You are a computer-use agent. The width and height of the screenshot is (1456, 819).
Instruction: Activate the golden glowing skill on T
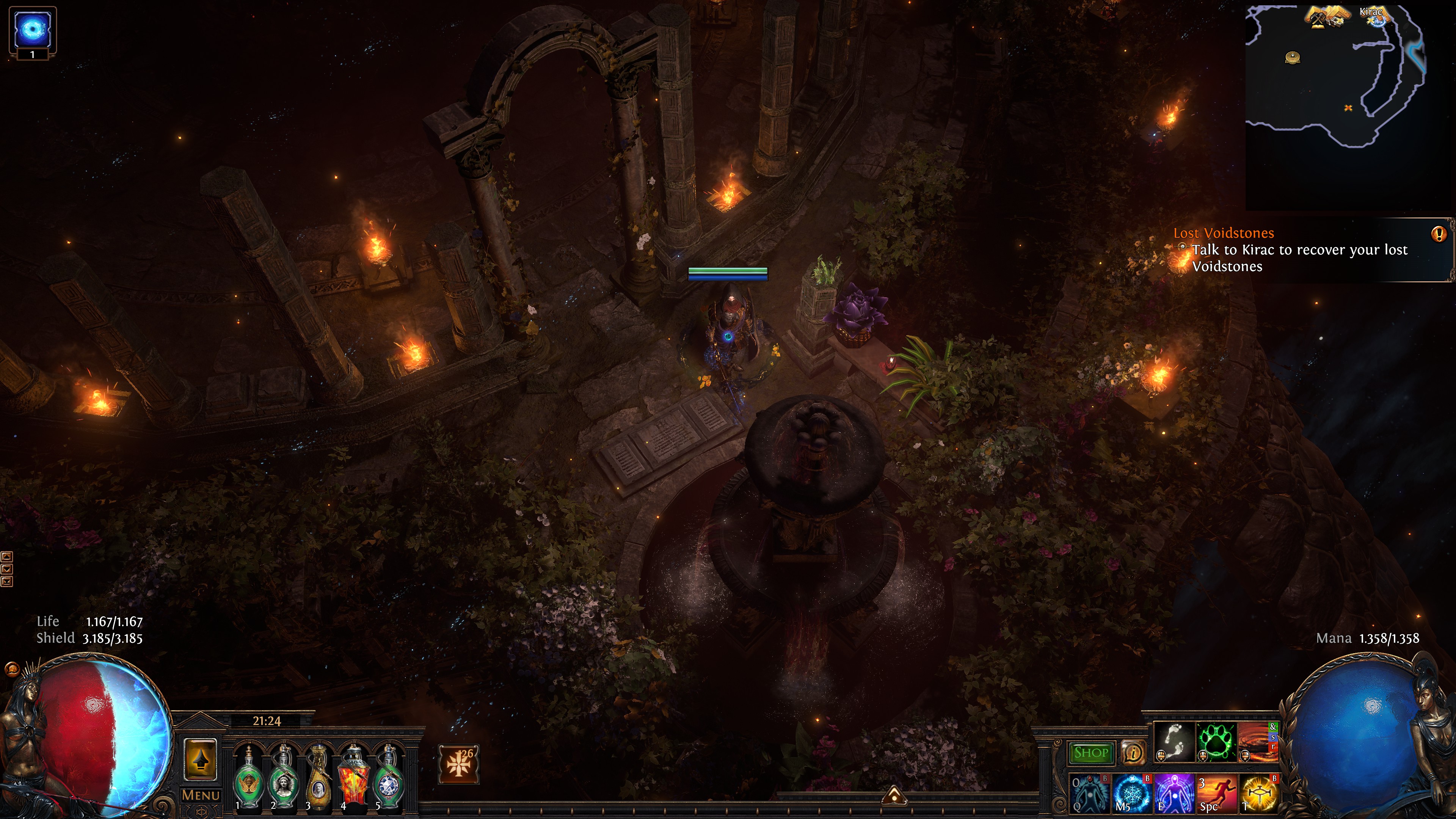click(1259, 792)
